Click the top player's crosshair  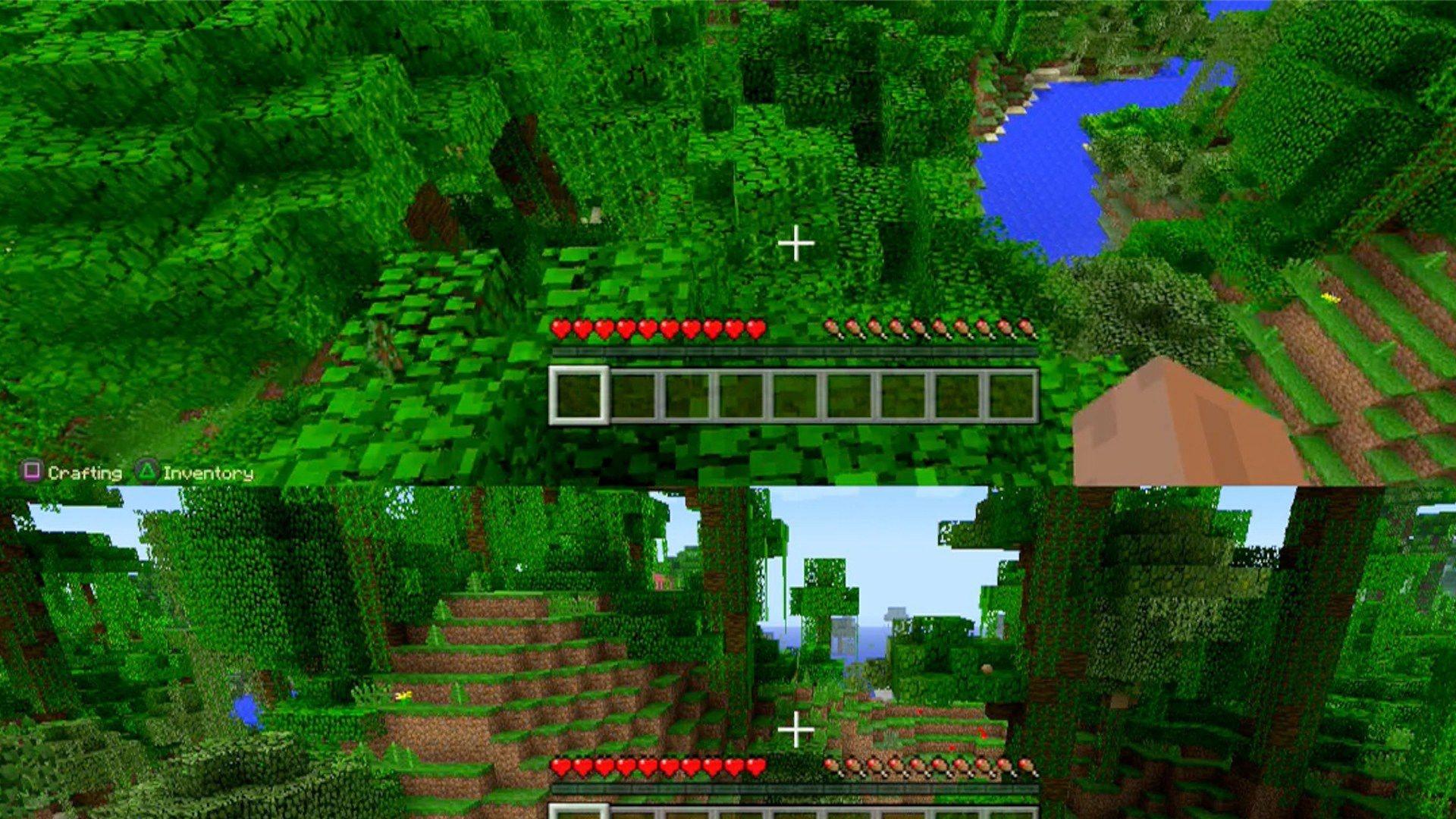(795, 244)
